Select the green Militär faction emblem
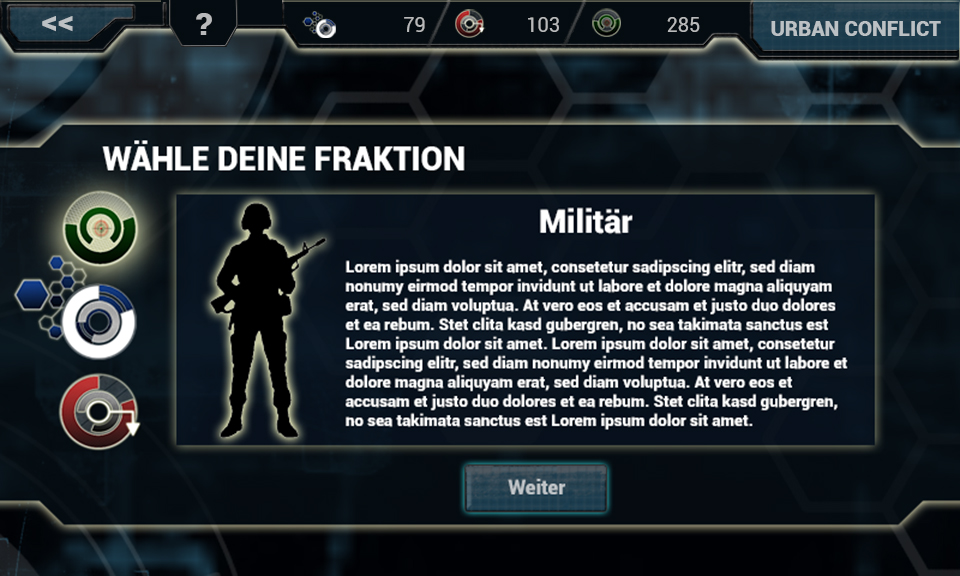The image size is (960, 576). tap(99, 228)
